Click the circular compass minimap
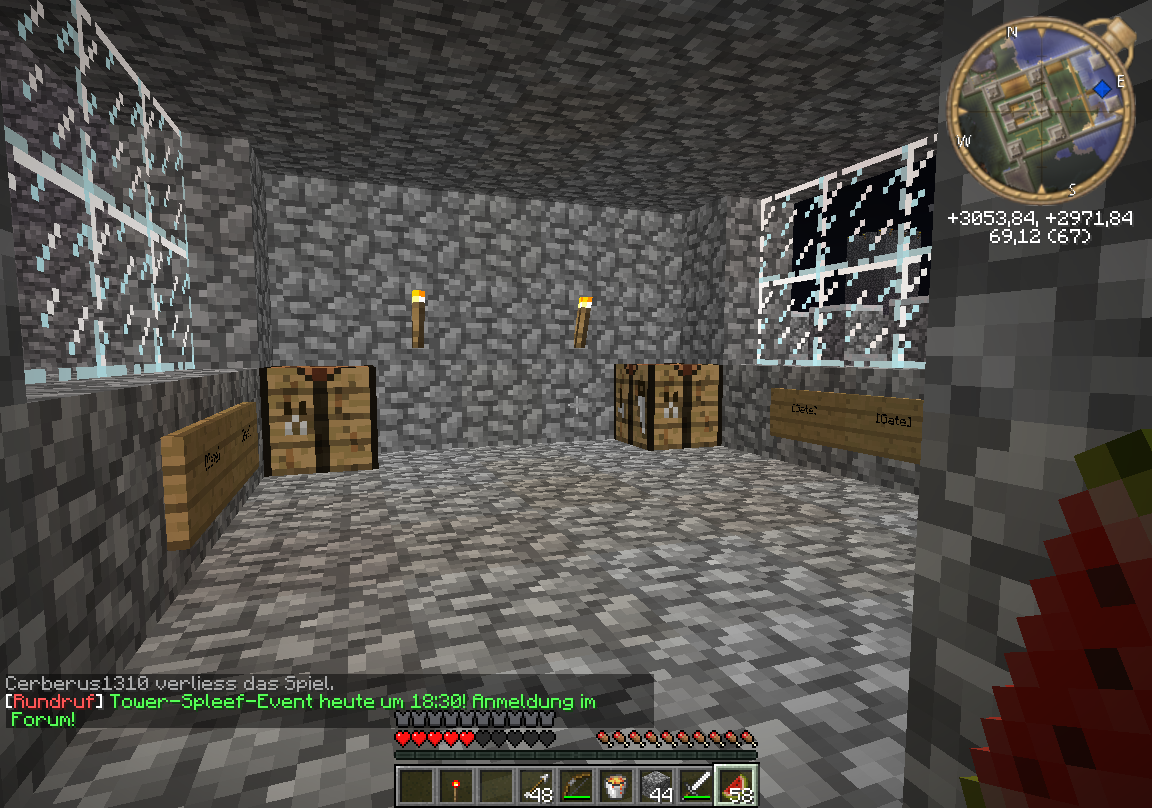This screenshot has height=808, width=1152. point(1040,112)
